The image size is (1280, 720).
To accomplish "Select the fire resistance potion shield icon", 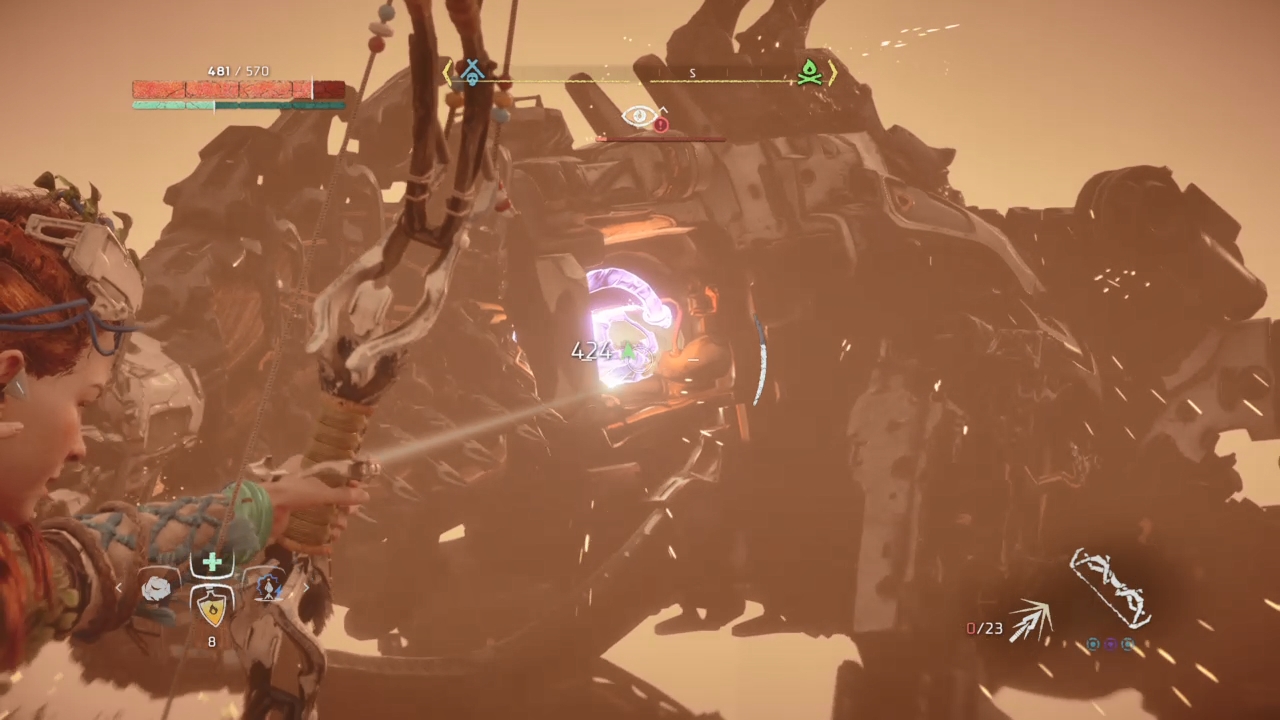I will tap(211, 610).
